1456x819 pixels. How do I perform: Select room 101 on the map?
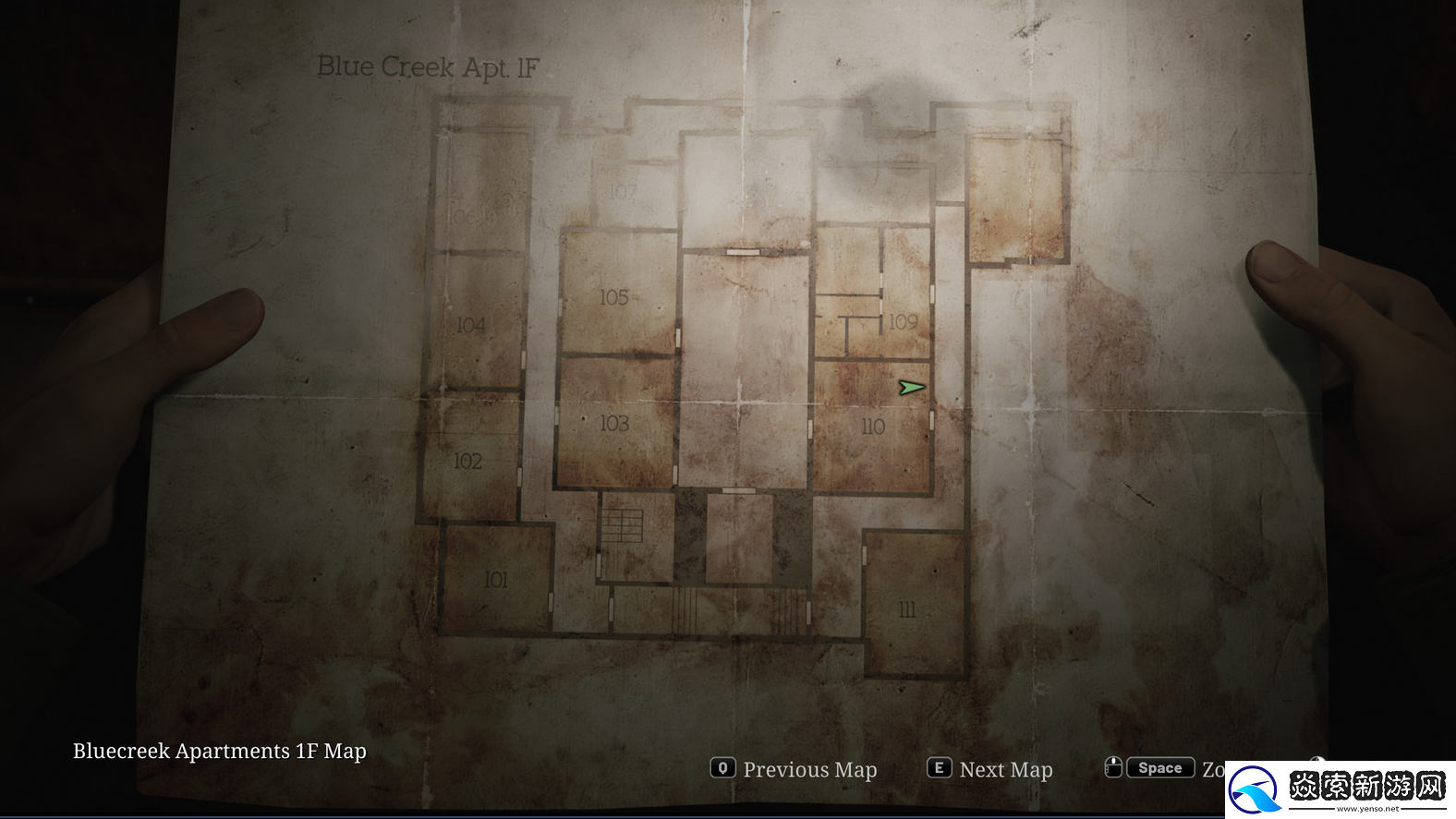pos(496,580)
